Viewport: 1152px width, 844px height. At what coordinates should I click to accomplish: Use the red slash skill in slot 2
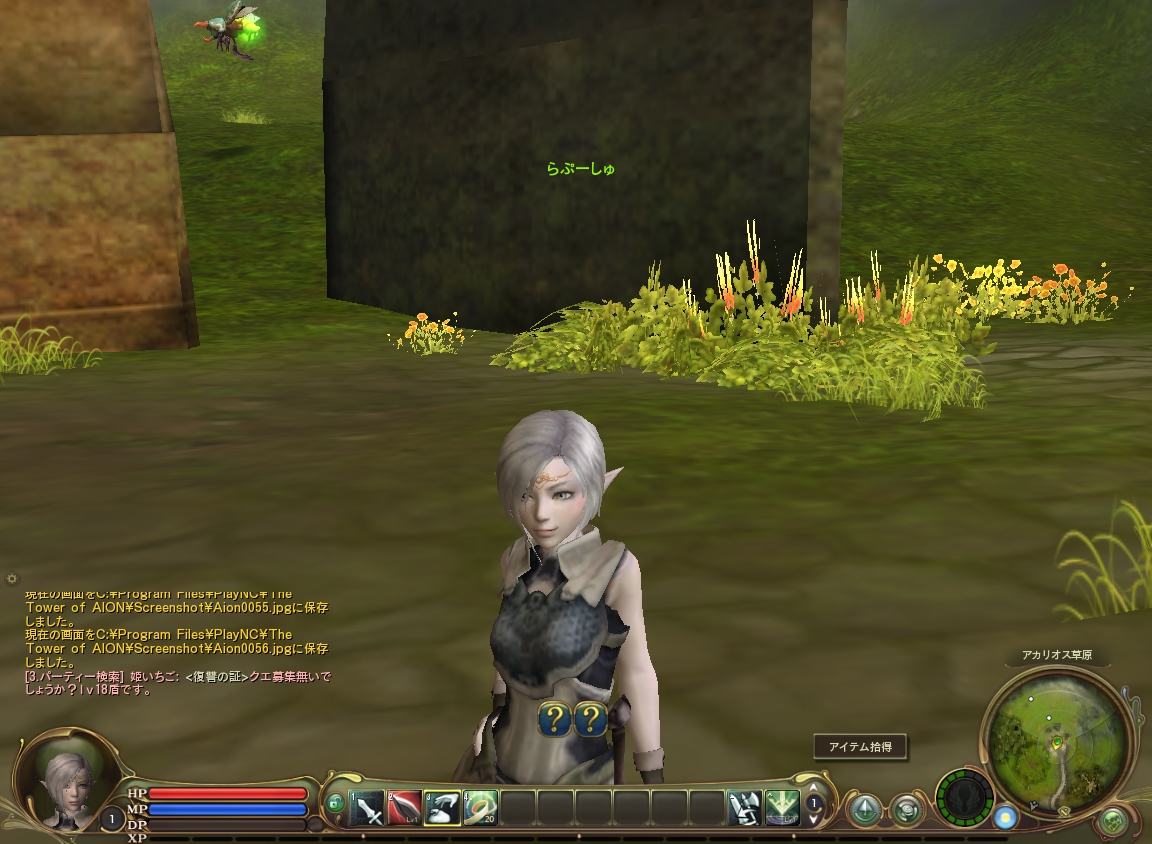tap(405, 807)
